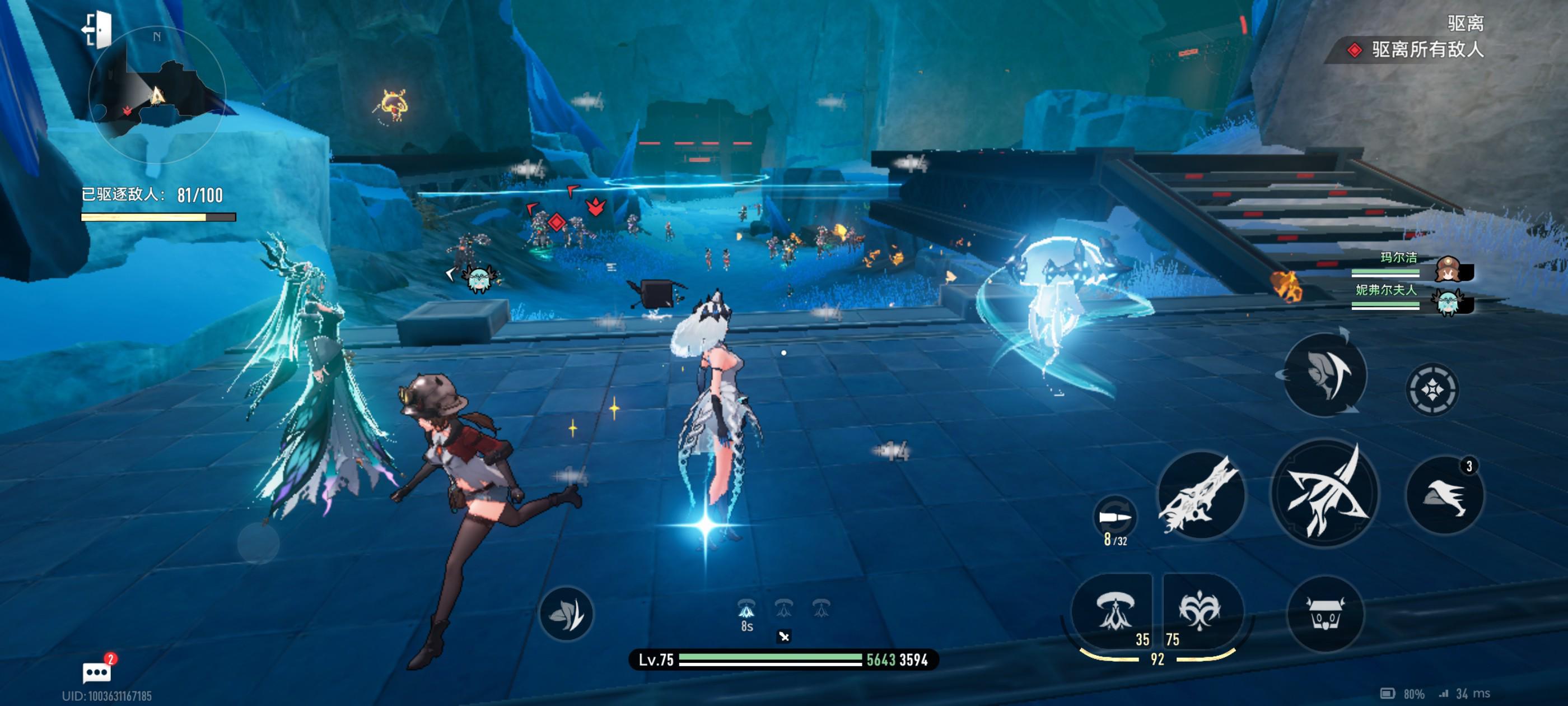This screenshot has width=1568, height=706.
Task: Tap the horned chest creature button
Action: (x=1325, y=614)
